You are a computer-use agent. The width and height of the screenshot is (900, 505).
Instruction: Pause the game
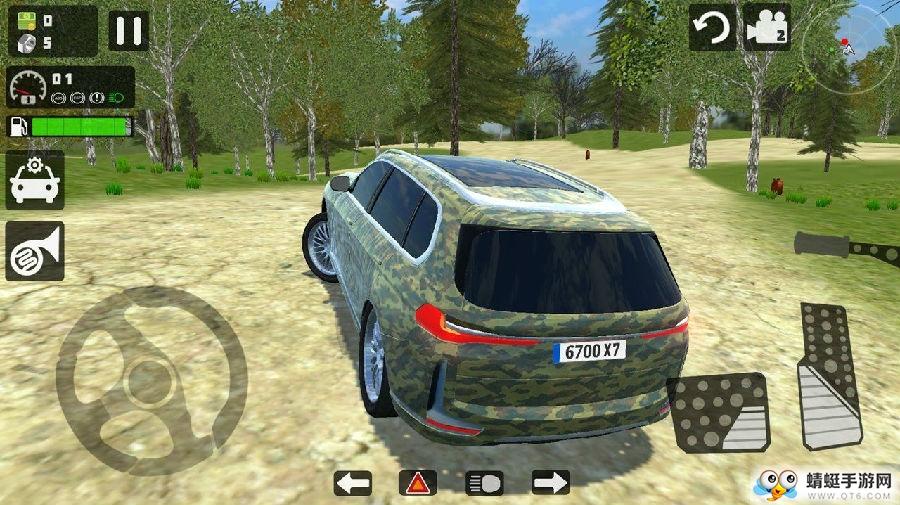coord(128,30)
